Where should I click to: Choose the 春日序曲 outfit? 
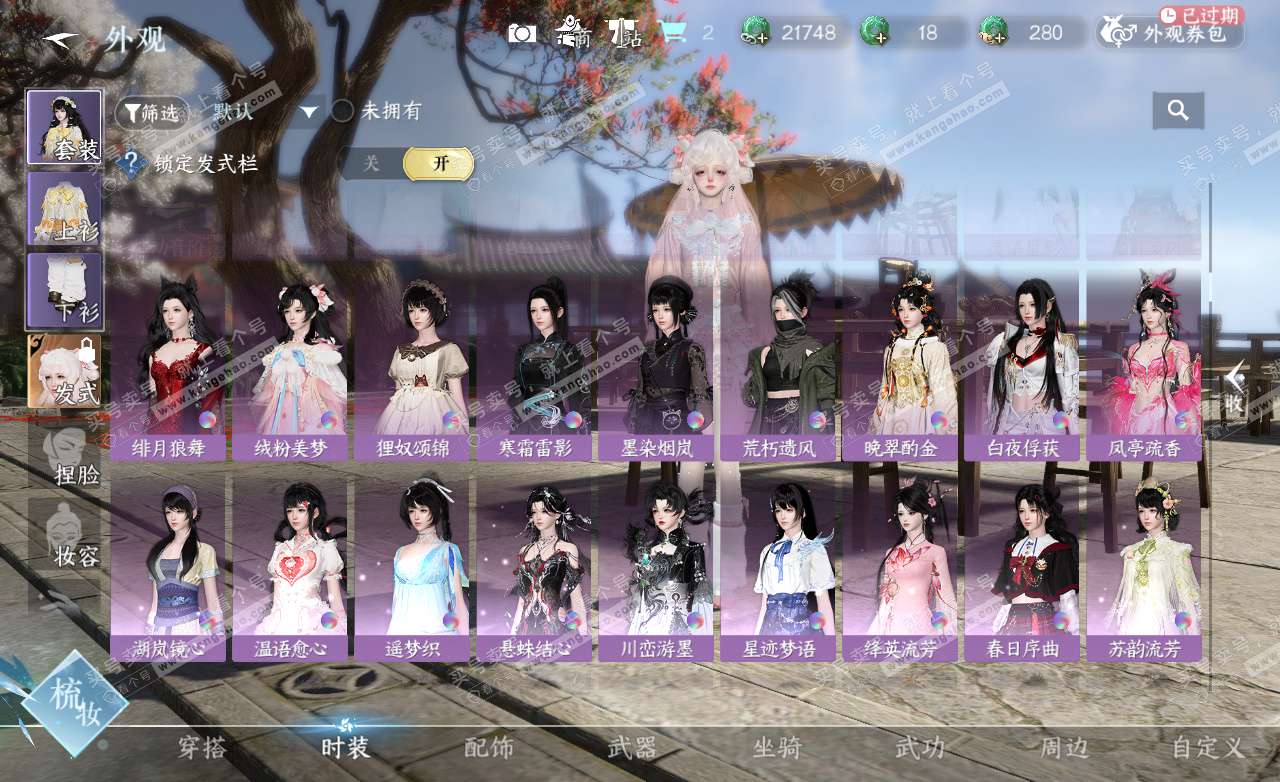[1022, 568]
